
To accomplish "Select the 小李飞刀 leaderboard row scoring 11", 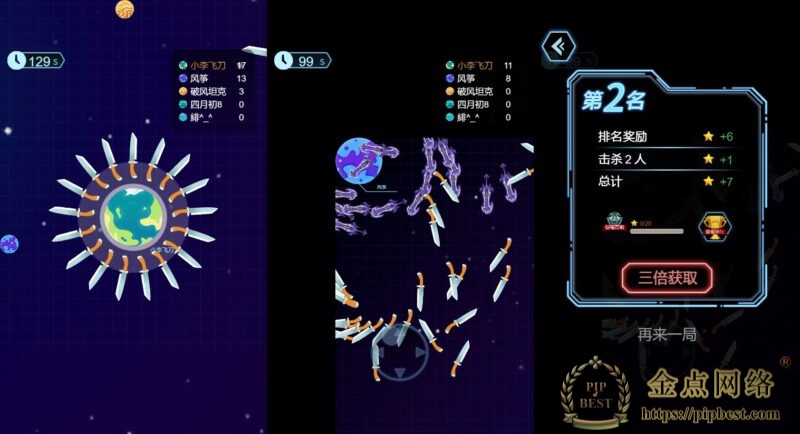I will coord(480,65).
